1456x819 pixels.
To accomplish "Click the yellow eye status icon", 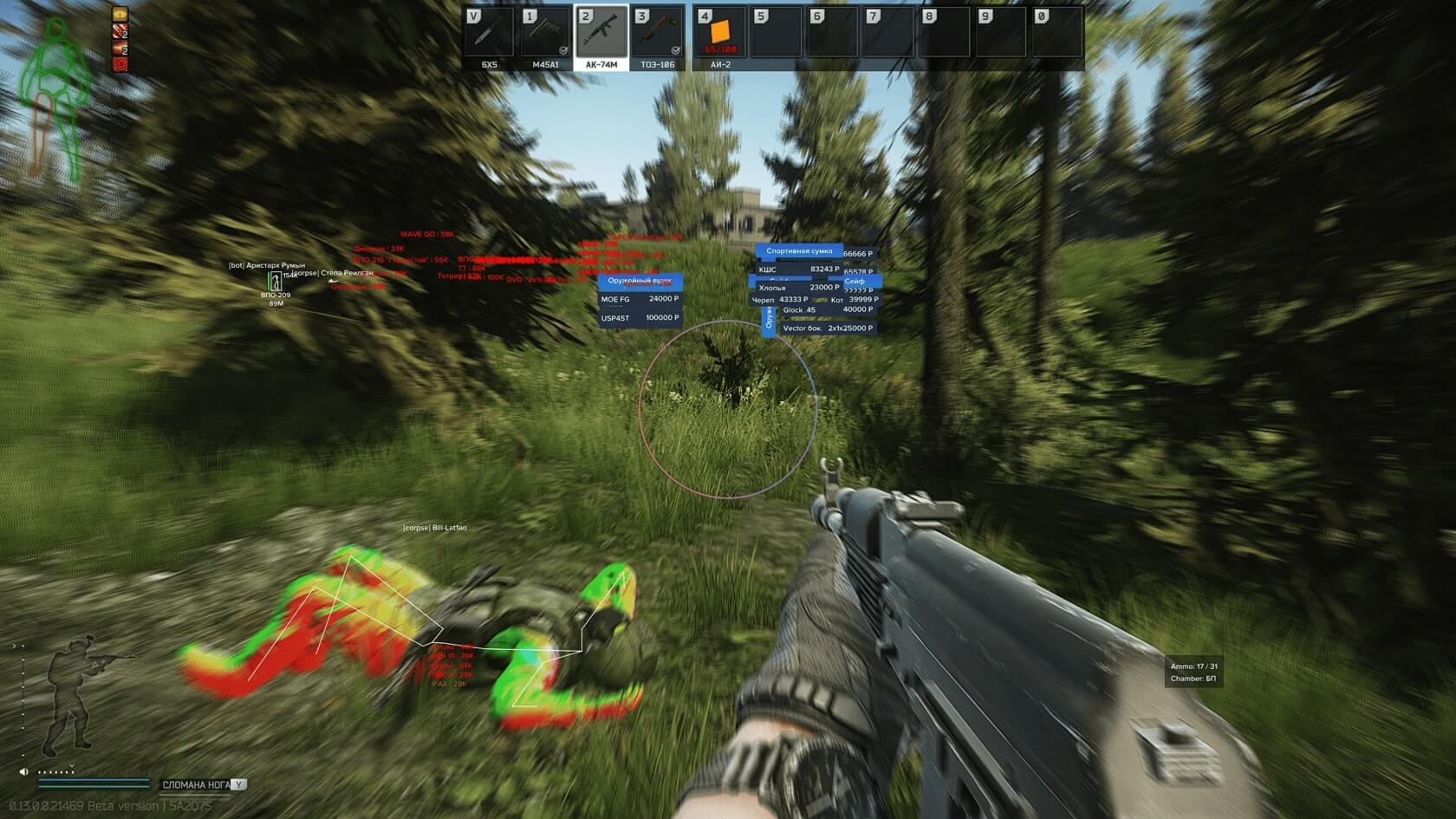I will tap(120, 15).
